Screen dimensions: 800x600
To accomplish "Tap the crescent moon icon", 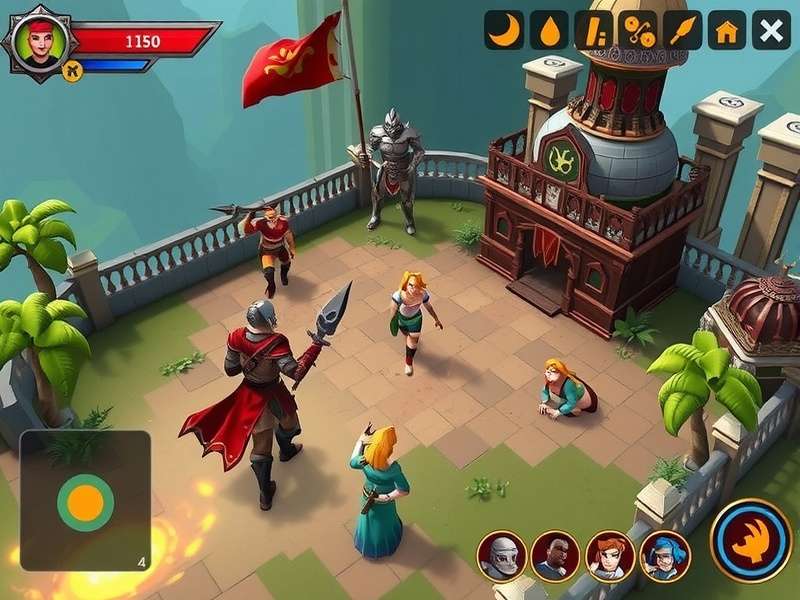I will (505, 30).
